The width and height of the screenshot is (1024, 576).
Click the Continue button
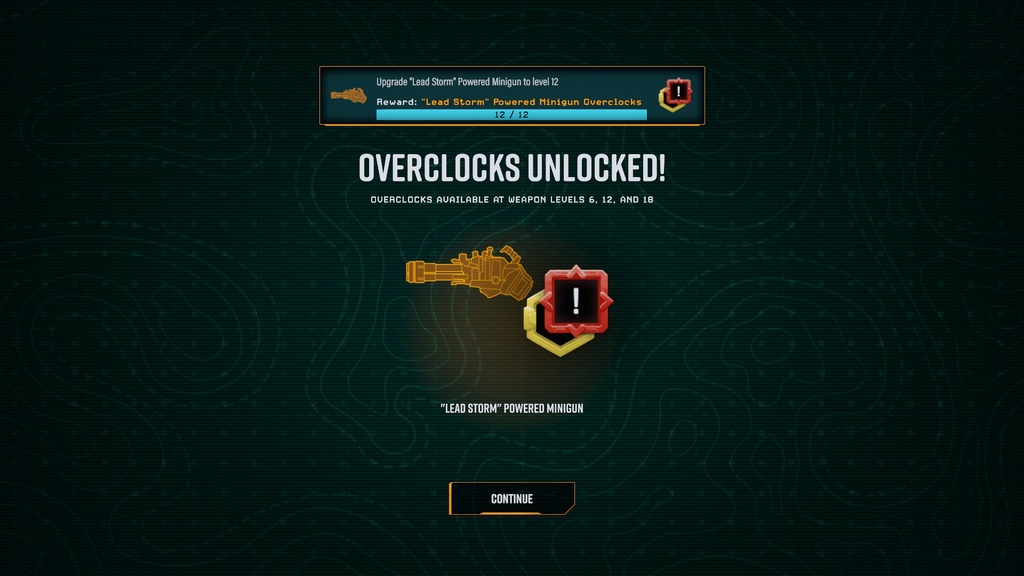512,498
